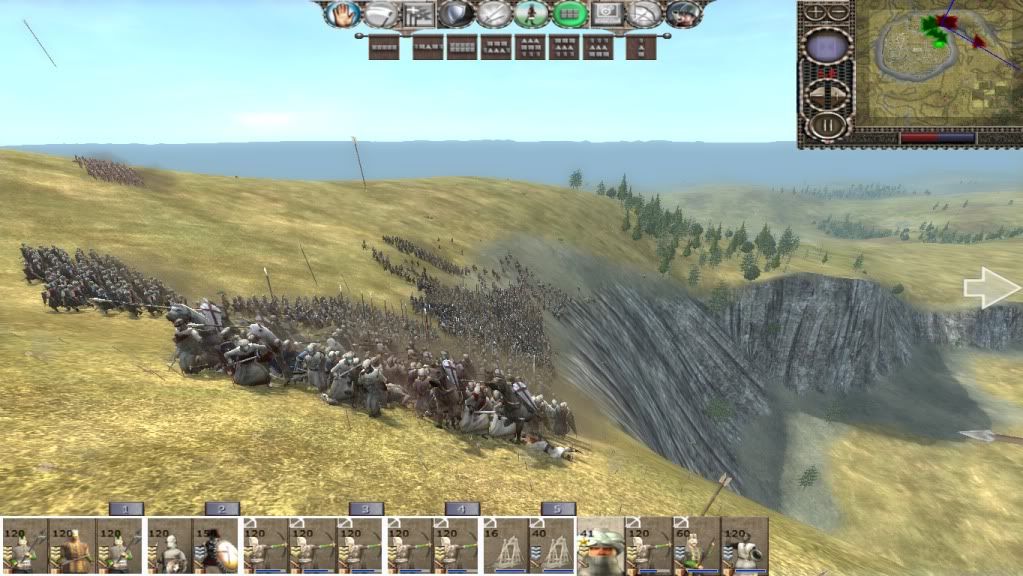Select the 16-man siege engine unit card
1023x576 pixels.
pos(505,546)
